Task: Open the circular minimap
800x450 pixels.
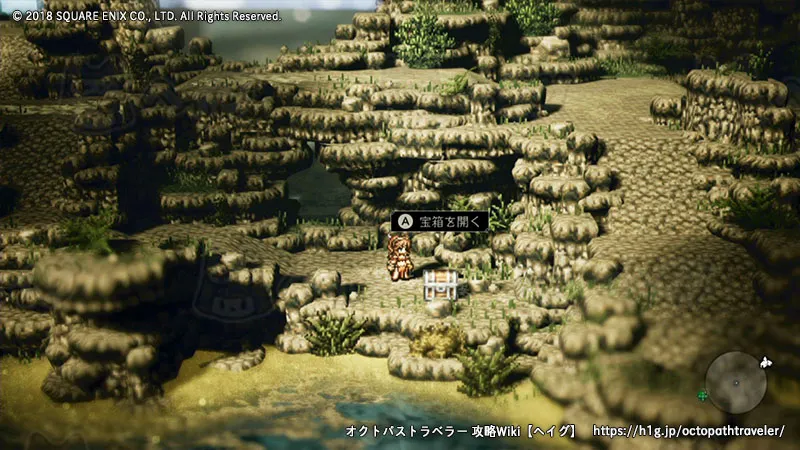Action: coord(736,382)
